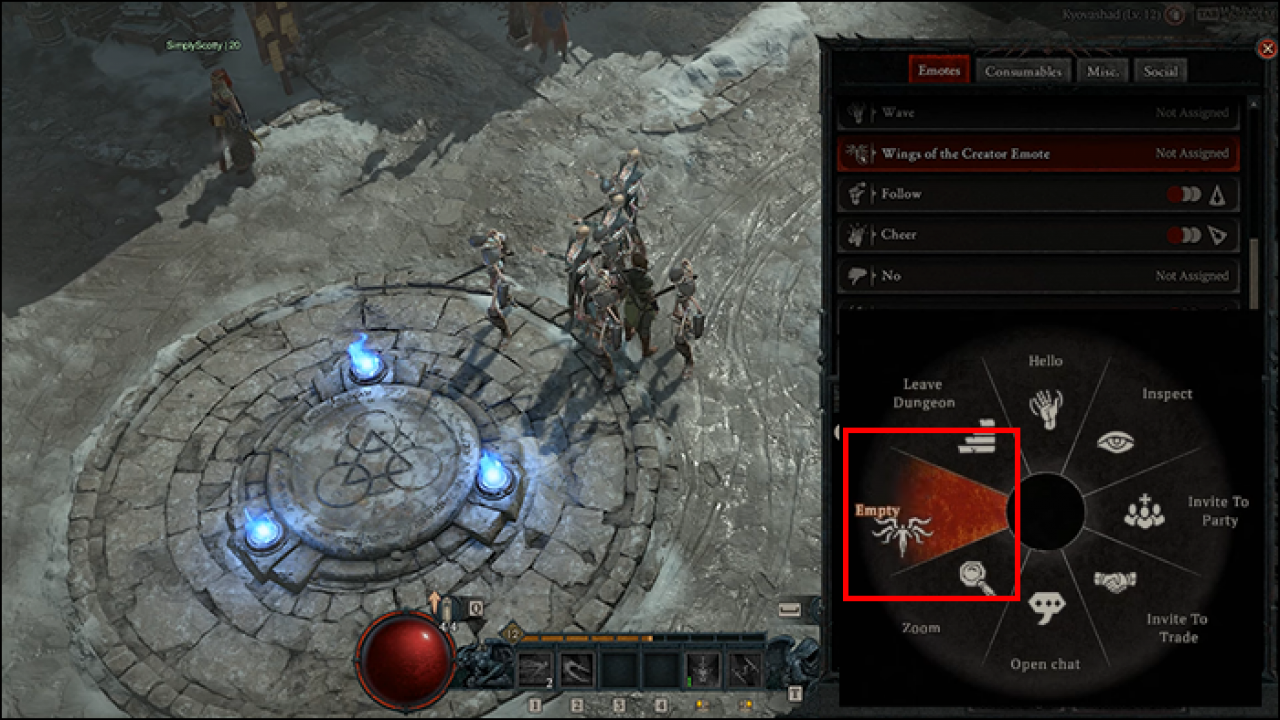1280x720 pixels.
Task: Select the Hello hand icon on the emote wheel
Action: coord(1046,405)
